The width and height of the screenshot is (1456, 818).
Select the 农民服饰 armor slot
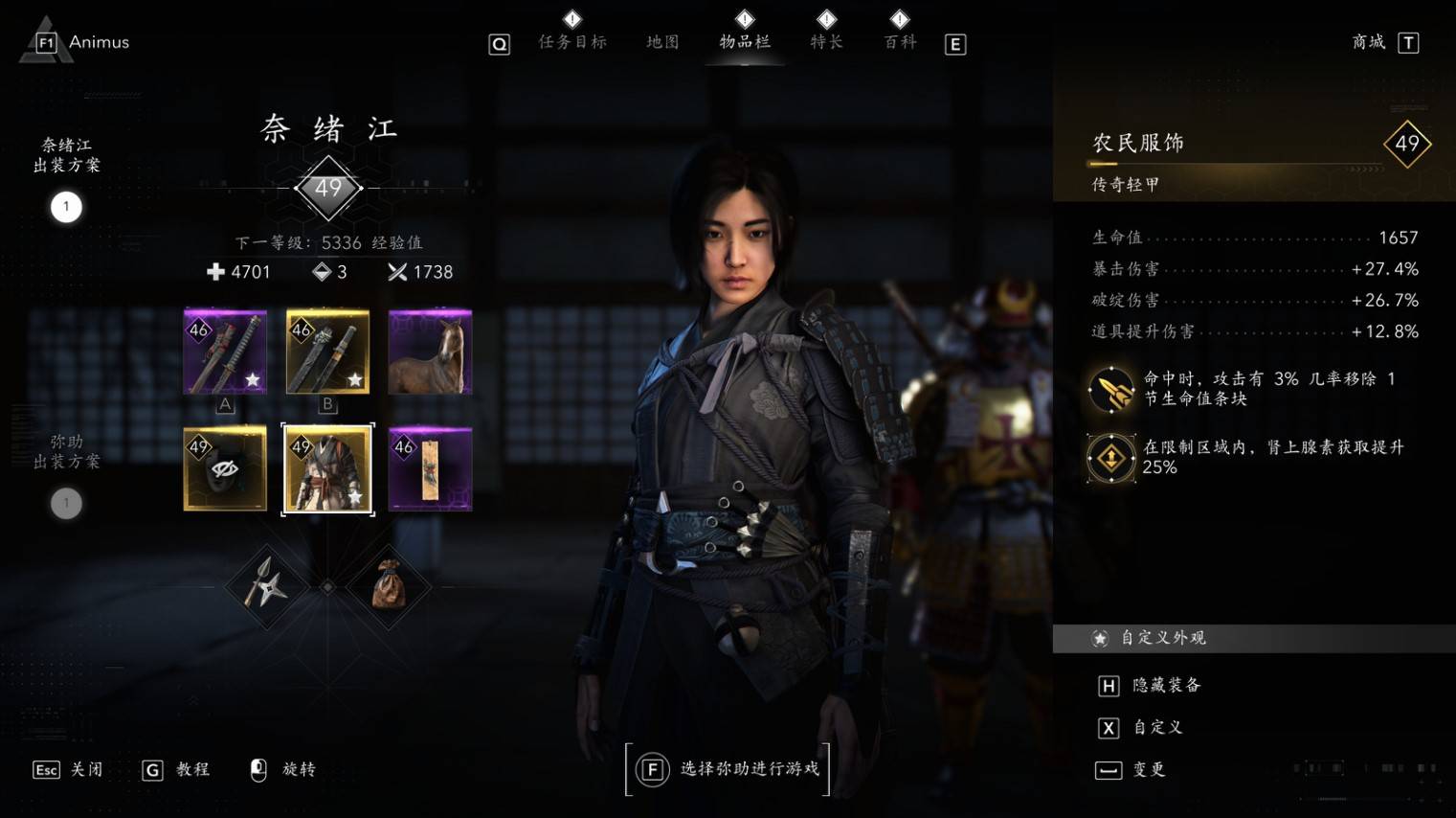[x=327, y=469]
